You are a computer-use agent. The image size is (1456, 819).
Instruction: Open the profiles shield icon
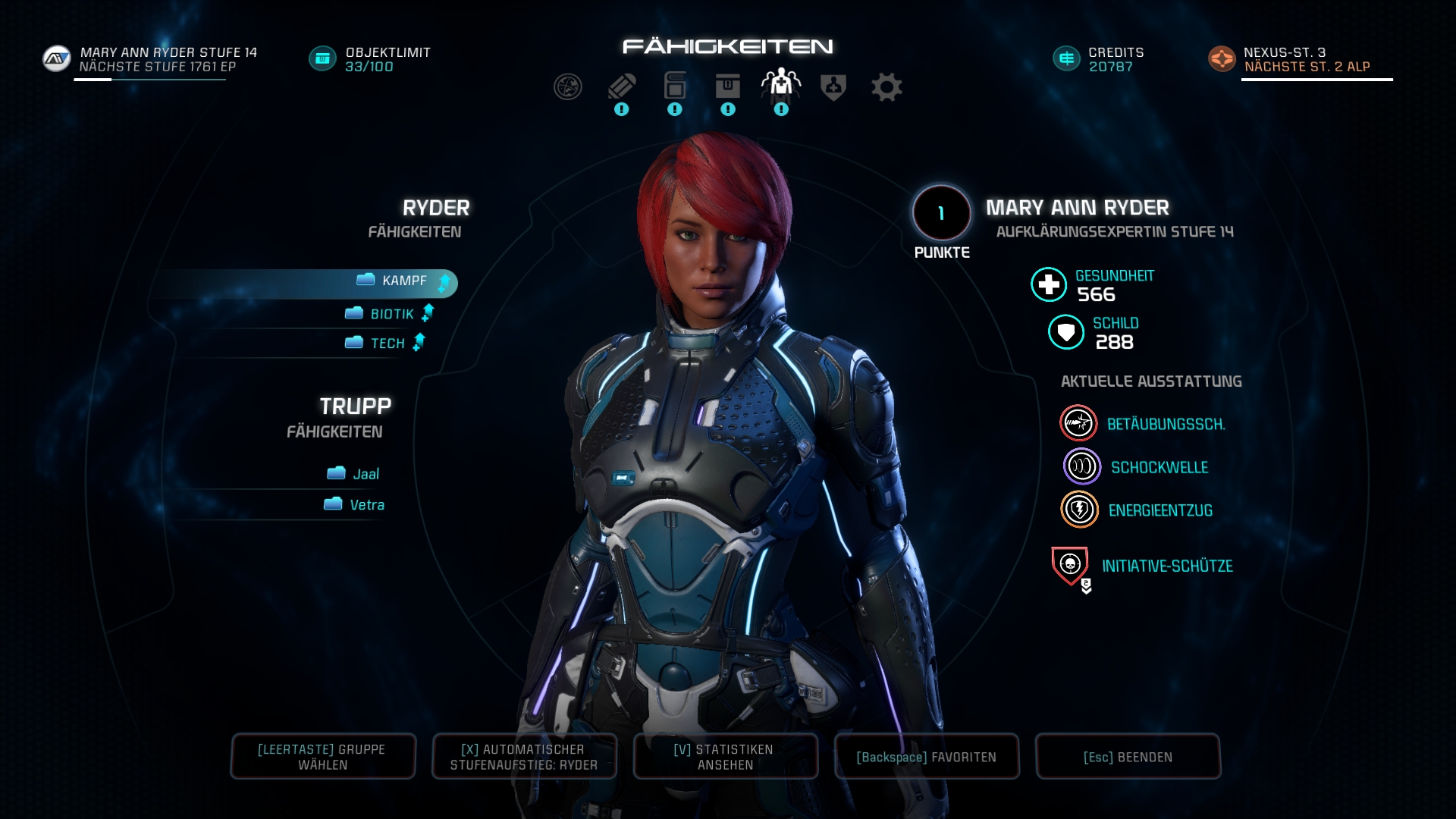coord(833,86)
